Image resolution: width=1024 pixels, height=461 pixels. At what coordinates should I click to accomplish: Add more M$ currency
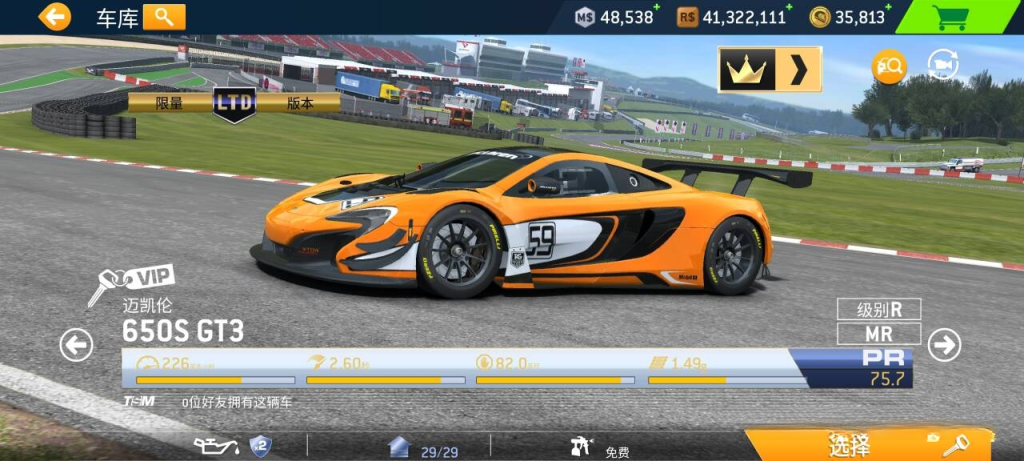coord(656,8)
